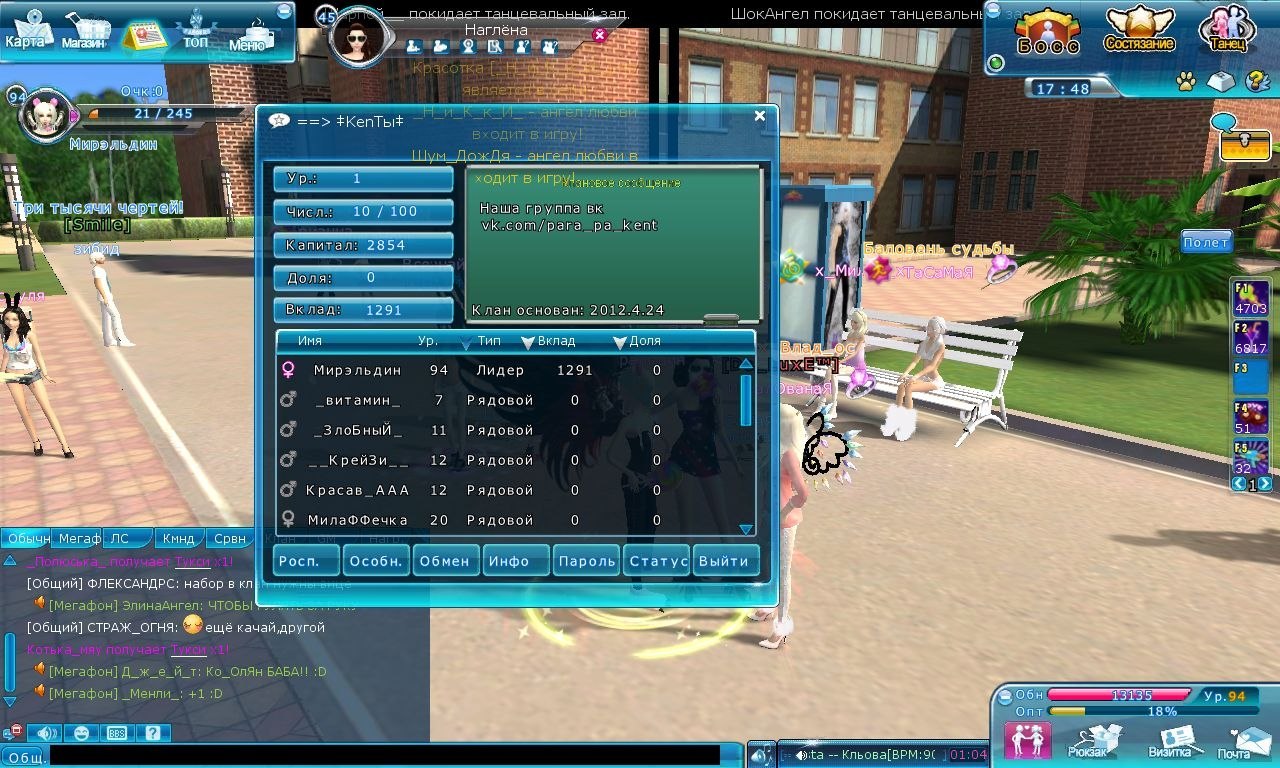Switch to the Мегаф chat tab

point(78,539)
